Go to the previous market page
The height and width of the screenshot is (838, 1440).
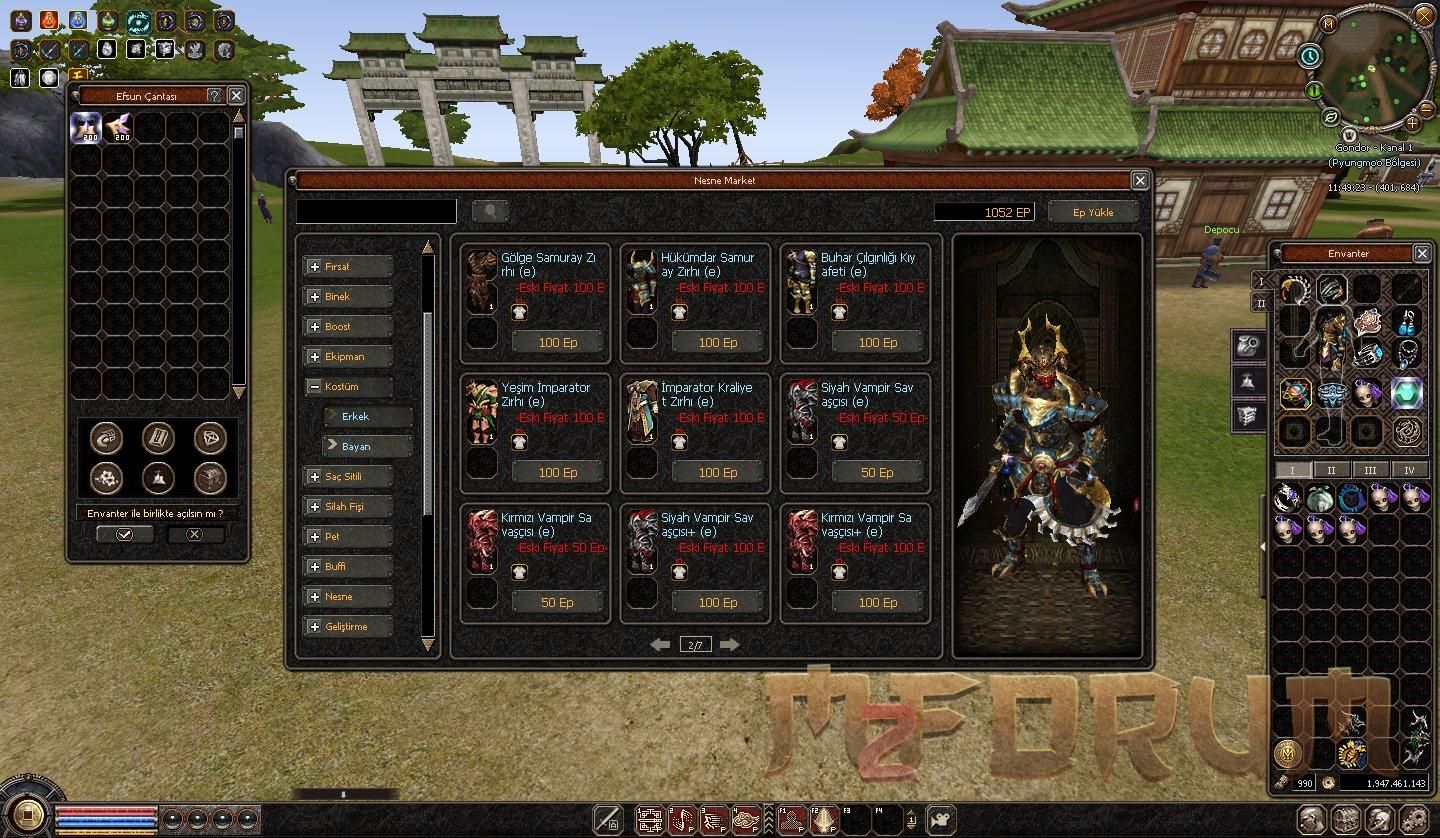[x=660, y=645]
